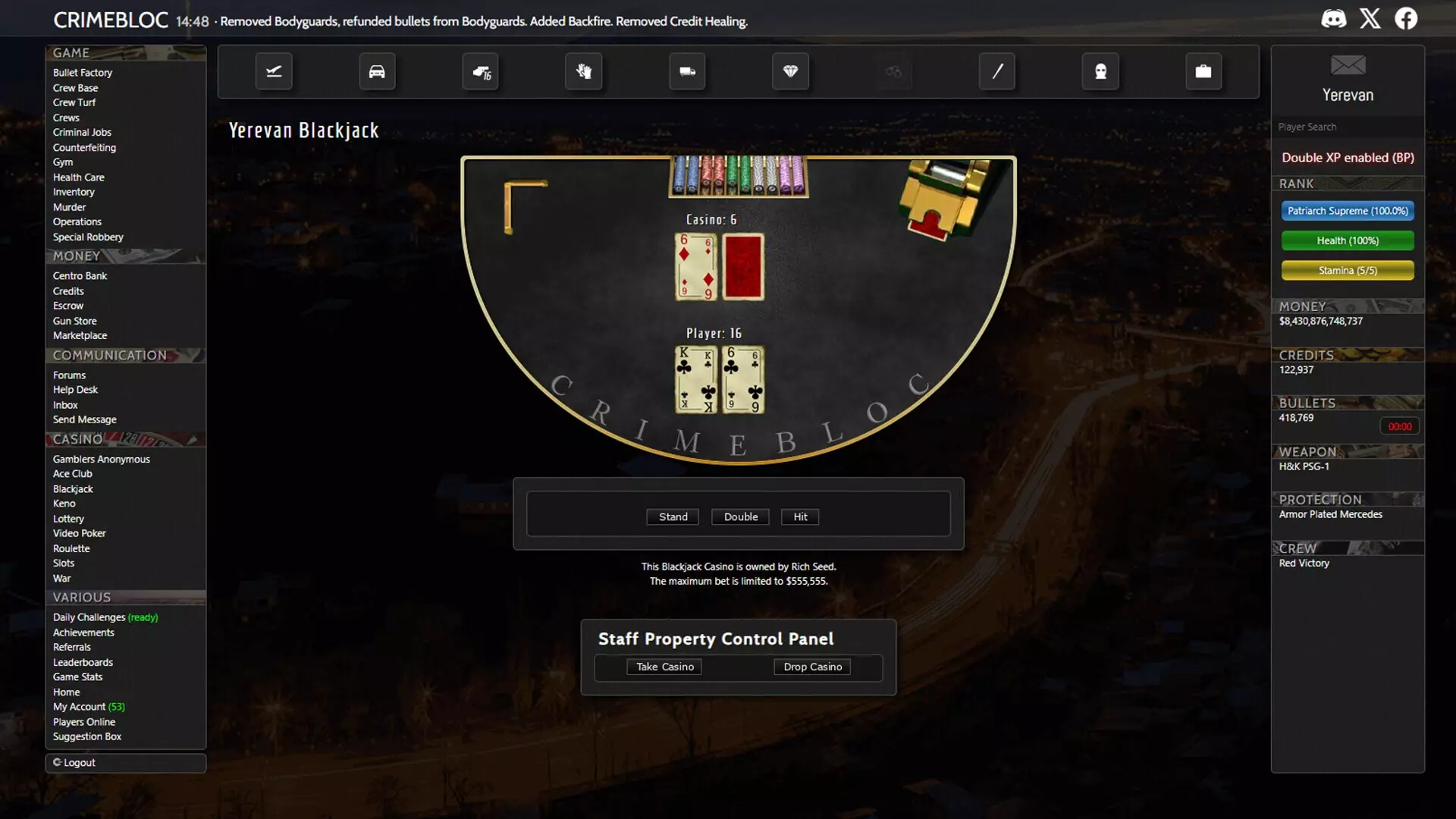
Task: Open the Discord link icon
Action: 1334,18
